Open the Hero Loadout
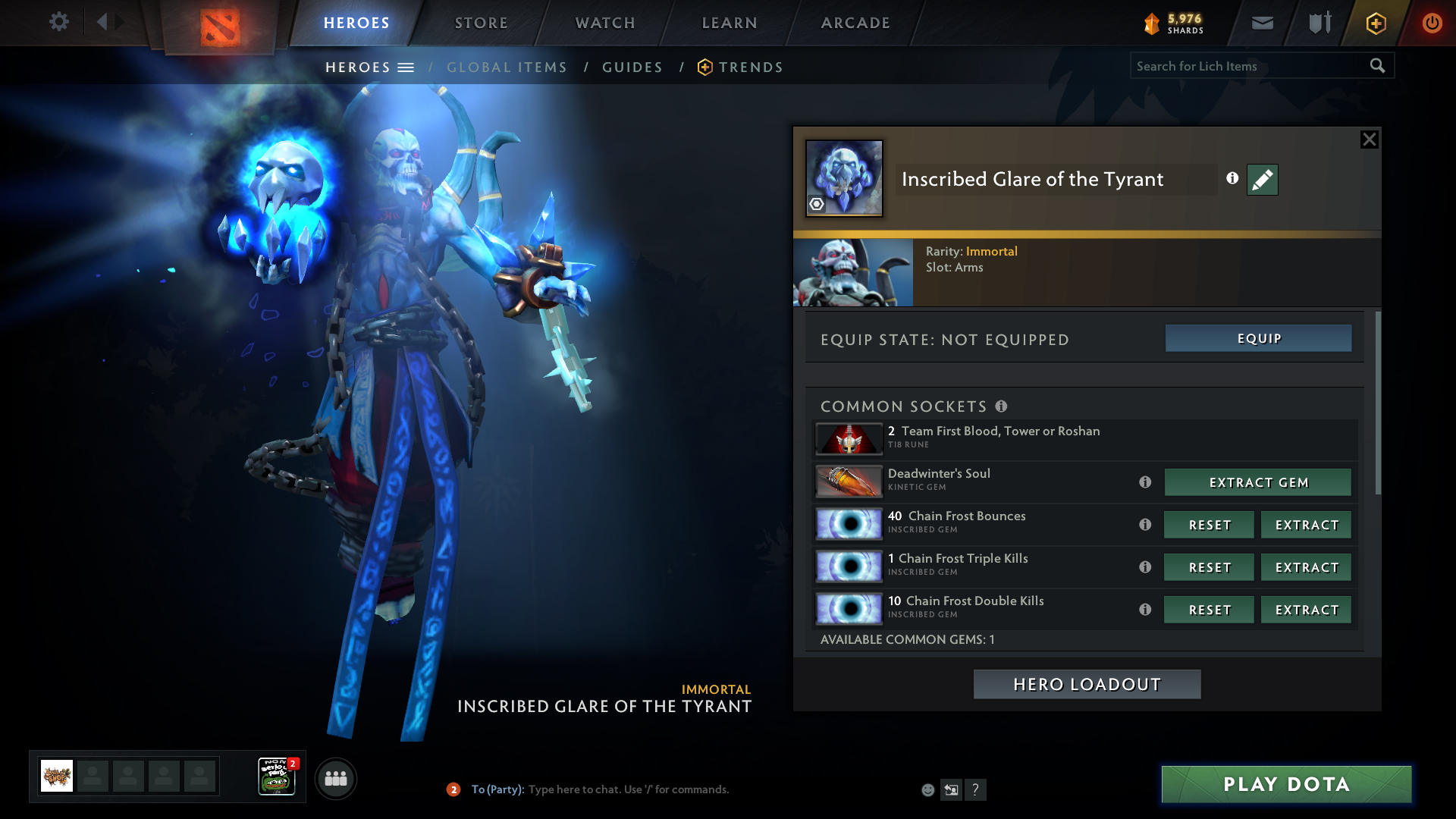Viewport: 1456px width, 819px height. 1087,684
